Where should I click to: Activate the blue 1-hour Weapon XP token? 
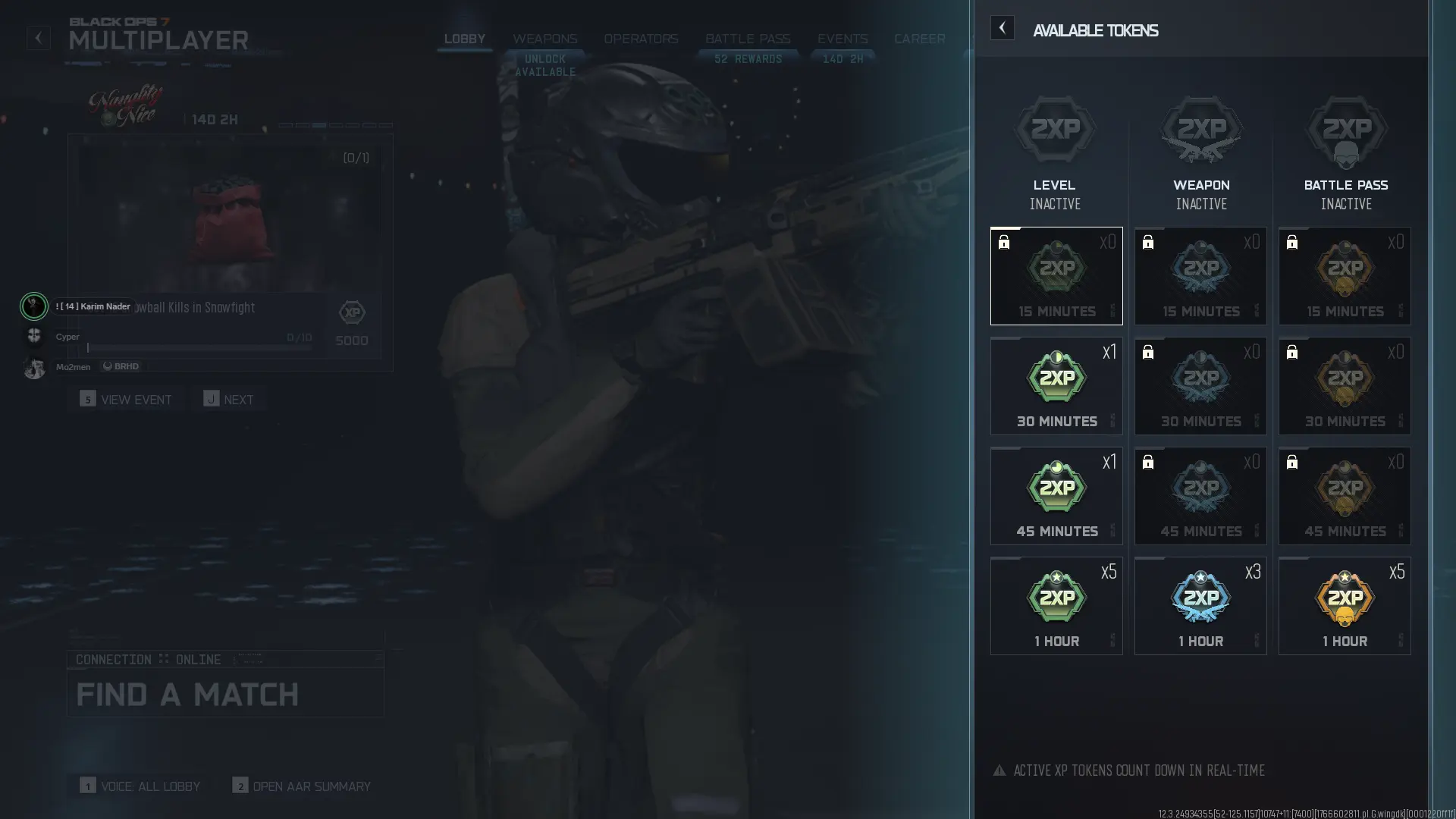1200,605
